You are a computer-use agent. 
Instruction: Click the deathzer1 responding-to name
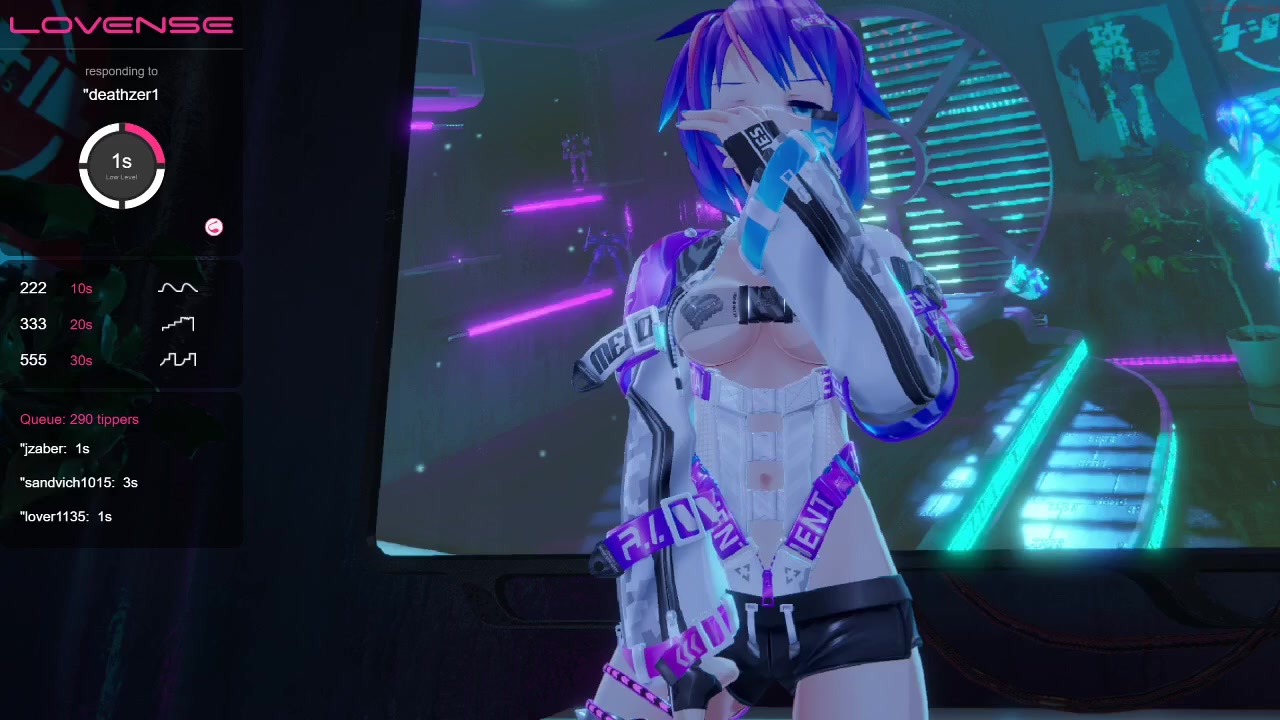121,95
